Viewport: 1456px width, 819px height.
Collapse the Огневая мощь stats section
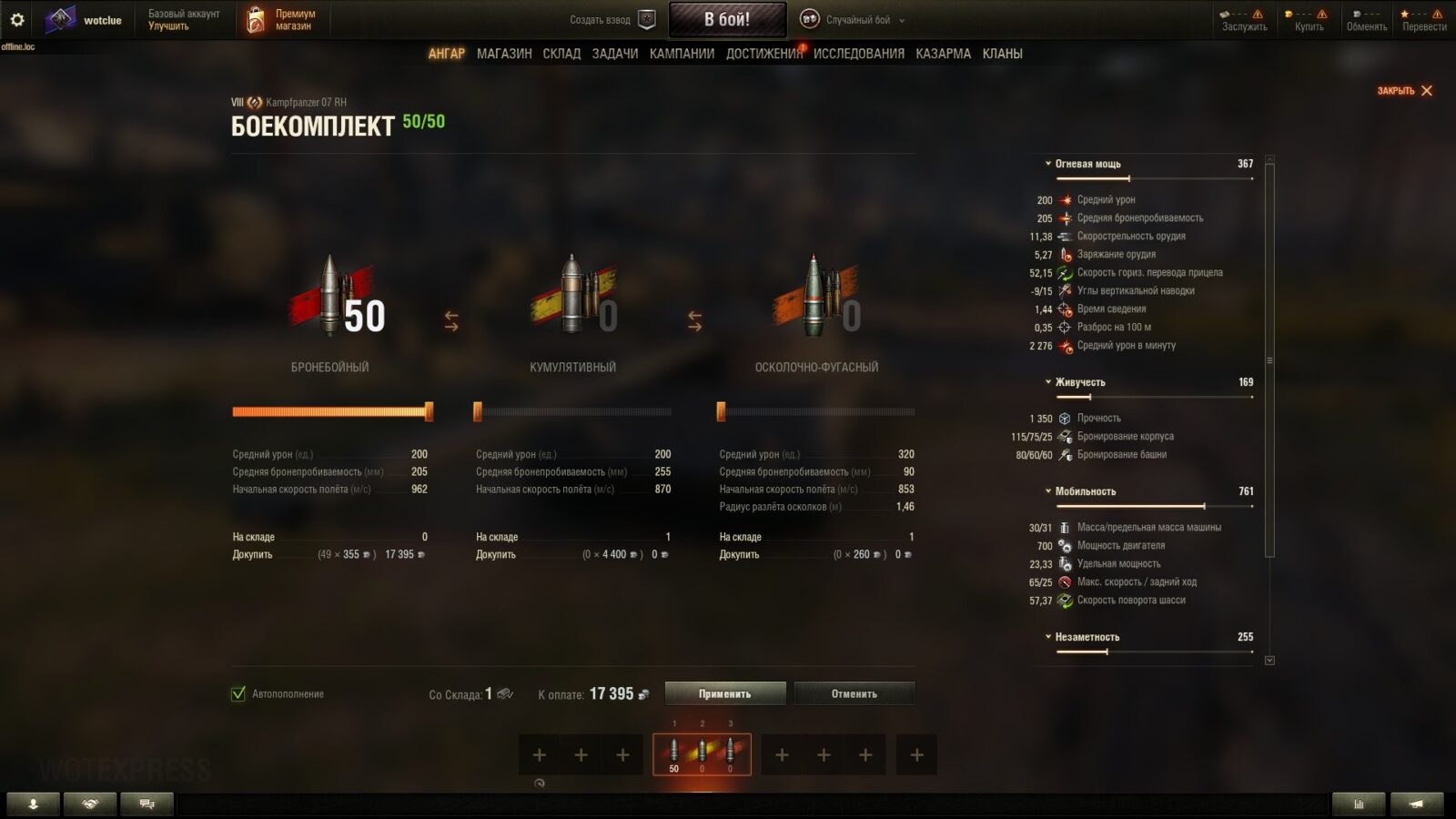pos(1087,164)
